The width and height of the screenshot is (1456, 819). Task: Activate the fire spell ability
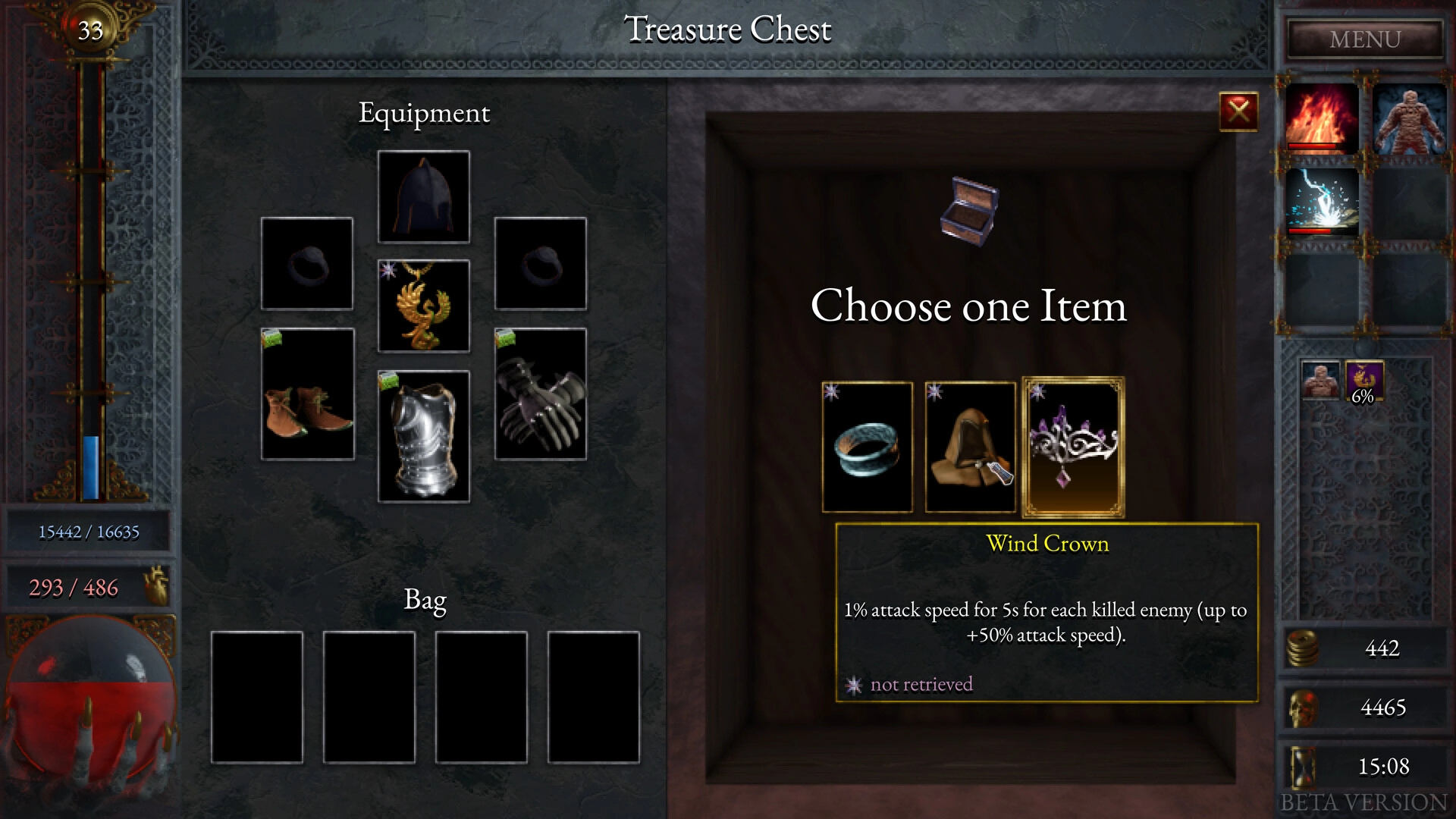tap(1322, 119)
